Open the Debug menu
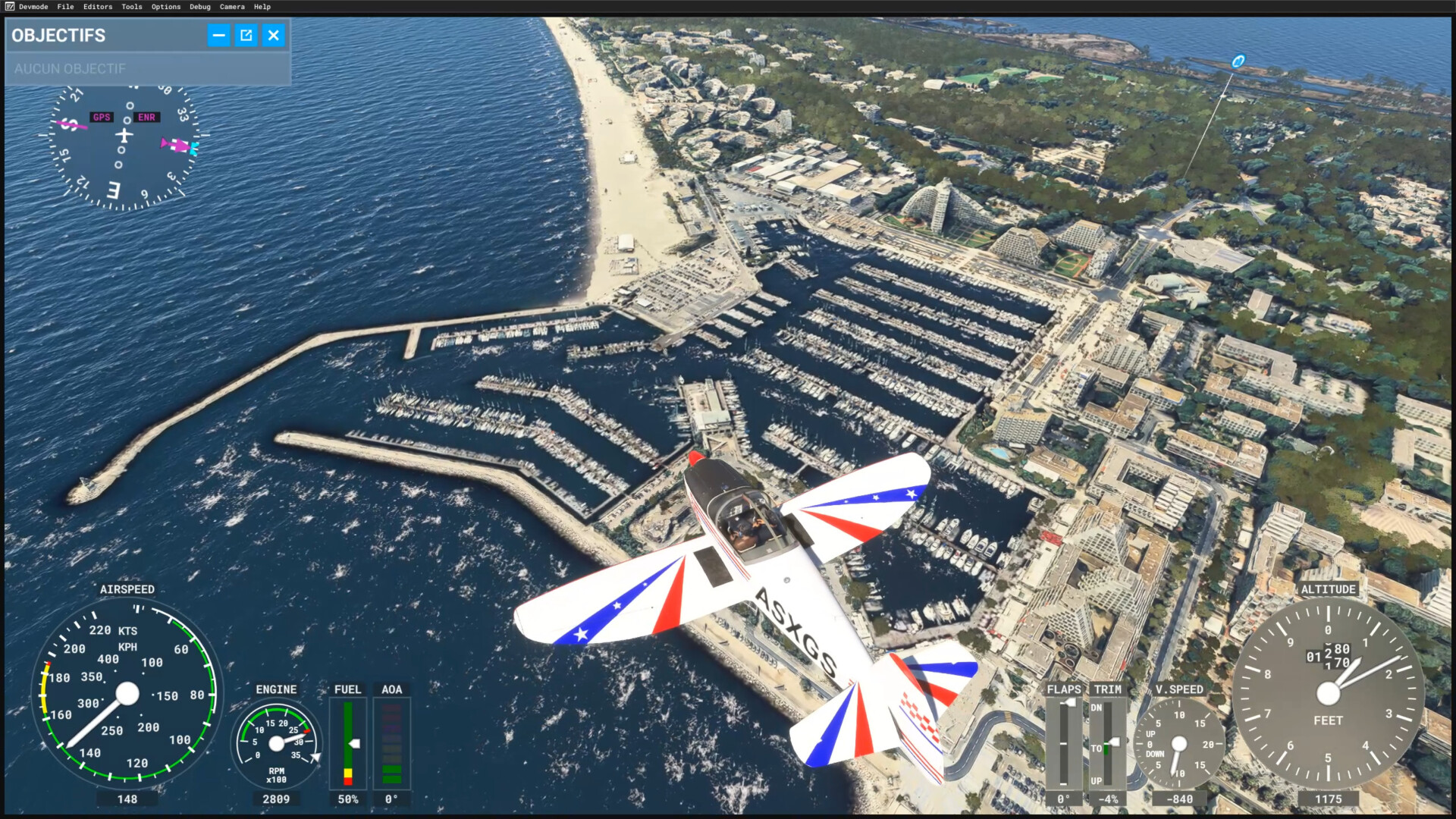Screen dimensions: 1456x819 coord(200,7)
